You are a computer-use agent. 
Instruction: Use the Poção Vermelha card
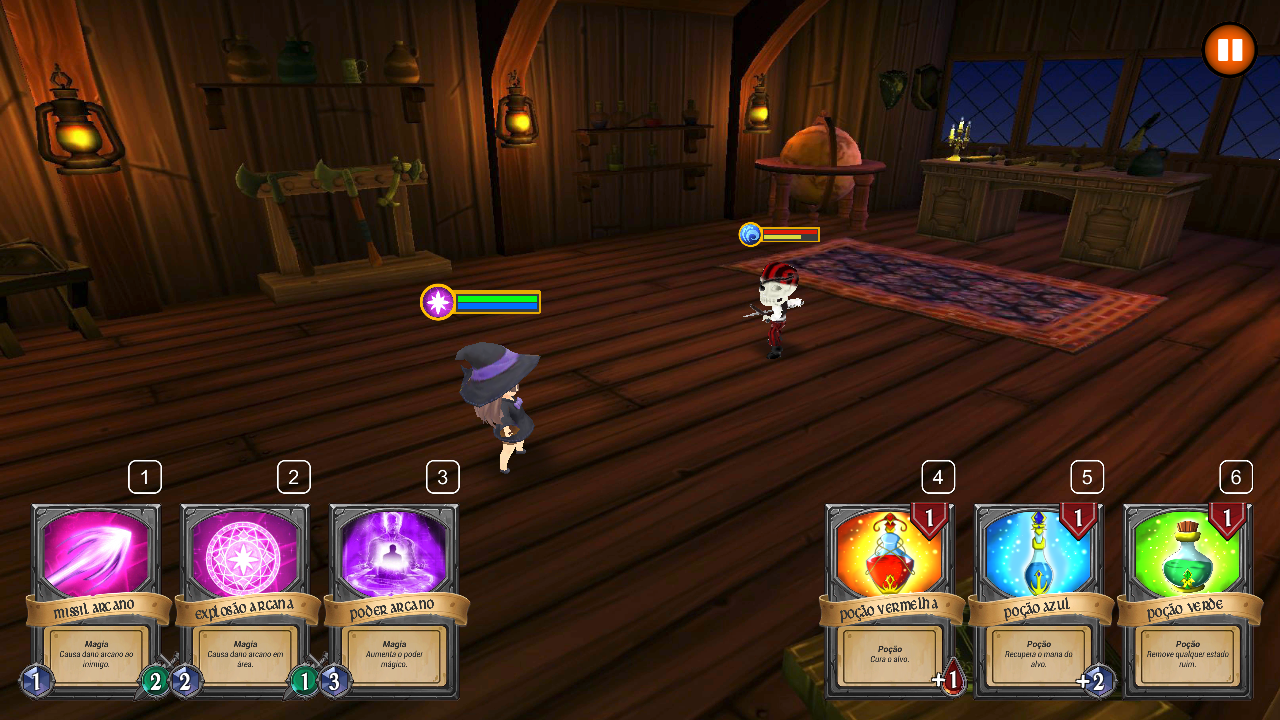coord(890,600)
